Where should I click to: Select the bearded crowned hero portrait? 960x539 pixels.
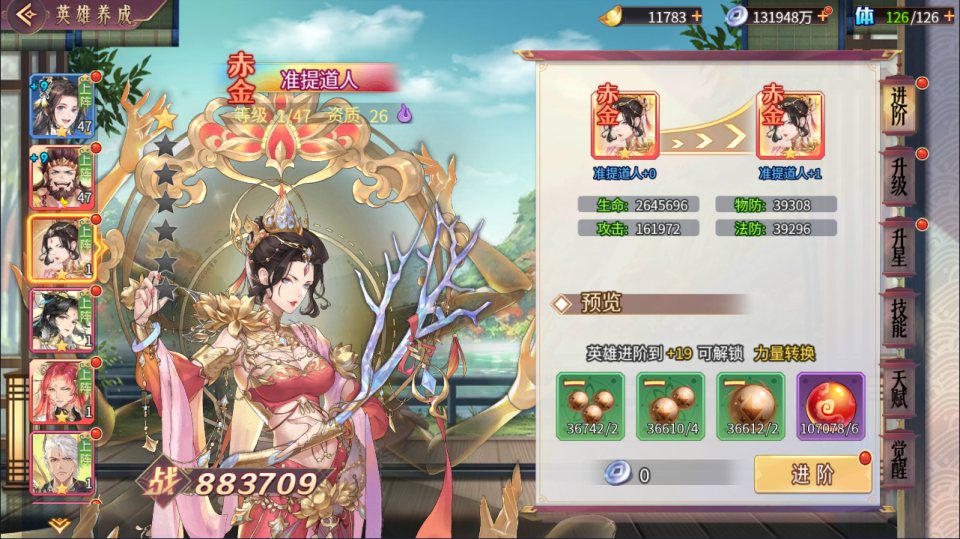[x=62, y=178]
